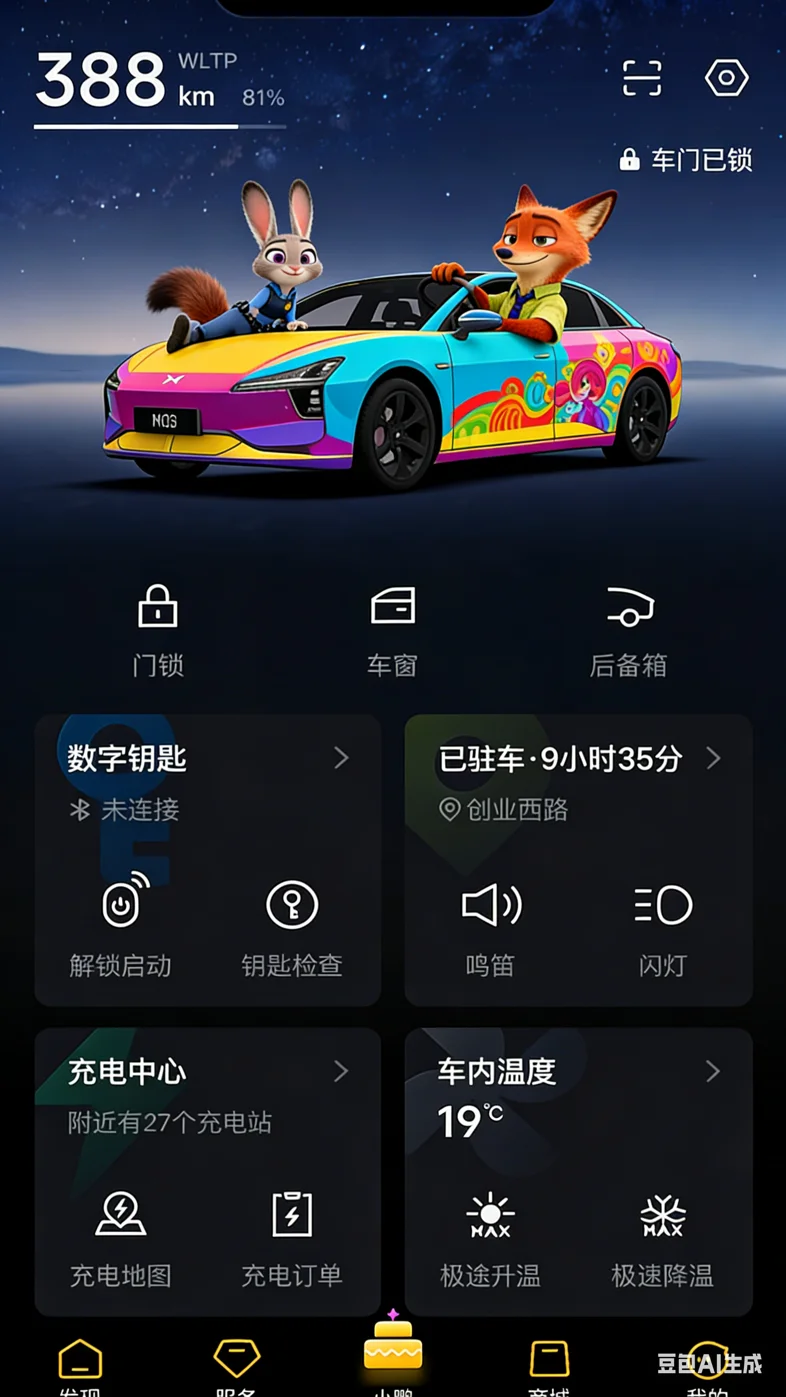Activate 极速降温 rapid cooling

663,1236
